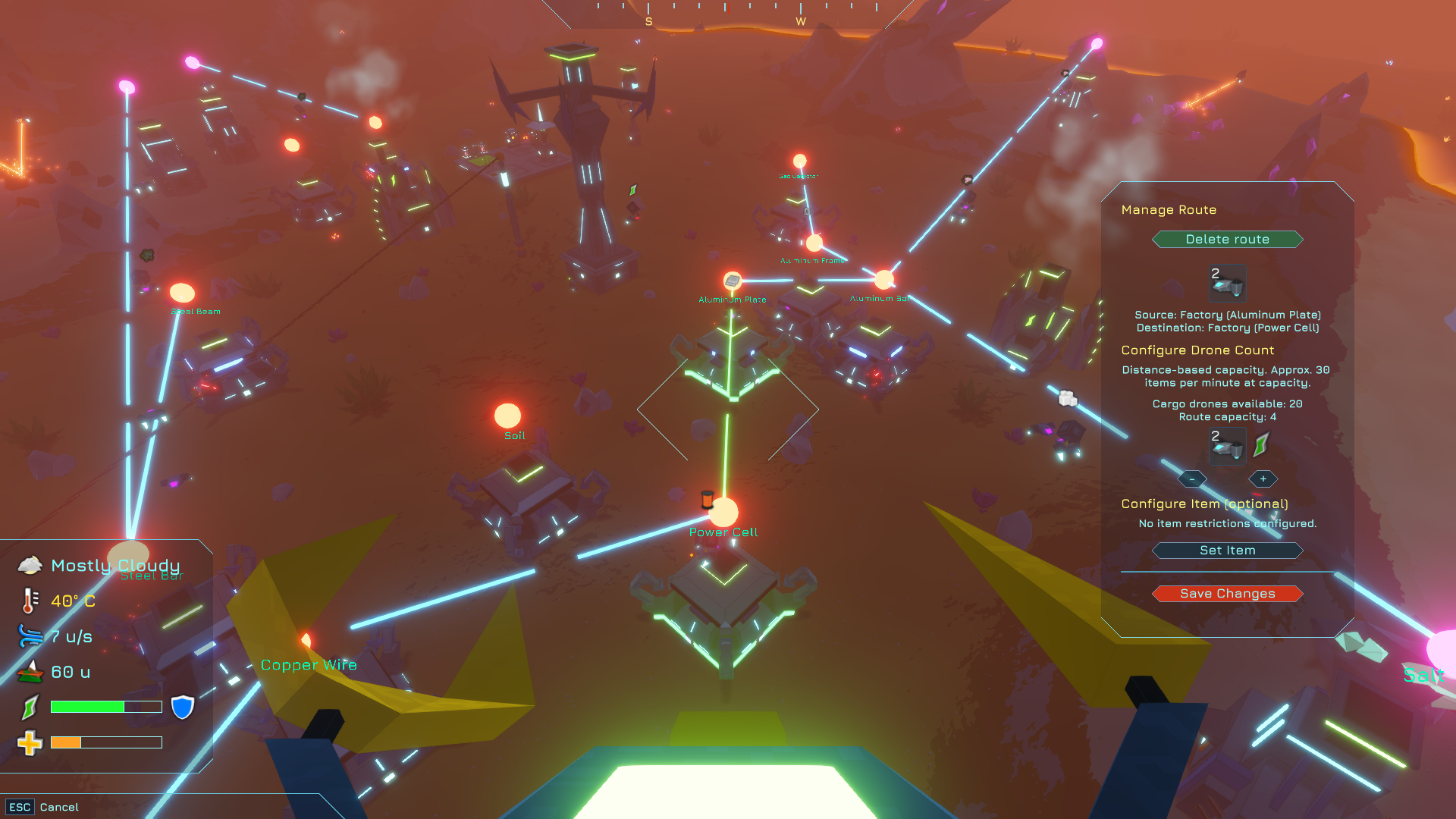1456x819 pixels.
Task: Click the Mostly Cloudy weather icon
Action: 30,564
